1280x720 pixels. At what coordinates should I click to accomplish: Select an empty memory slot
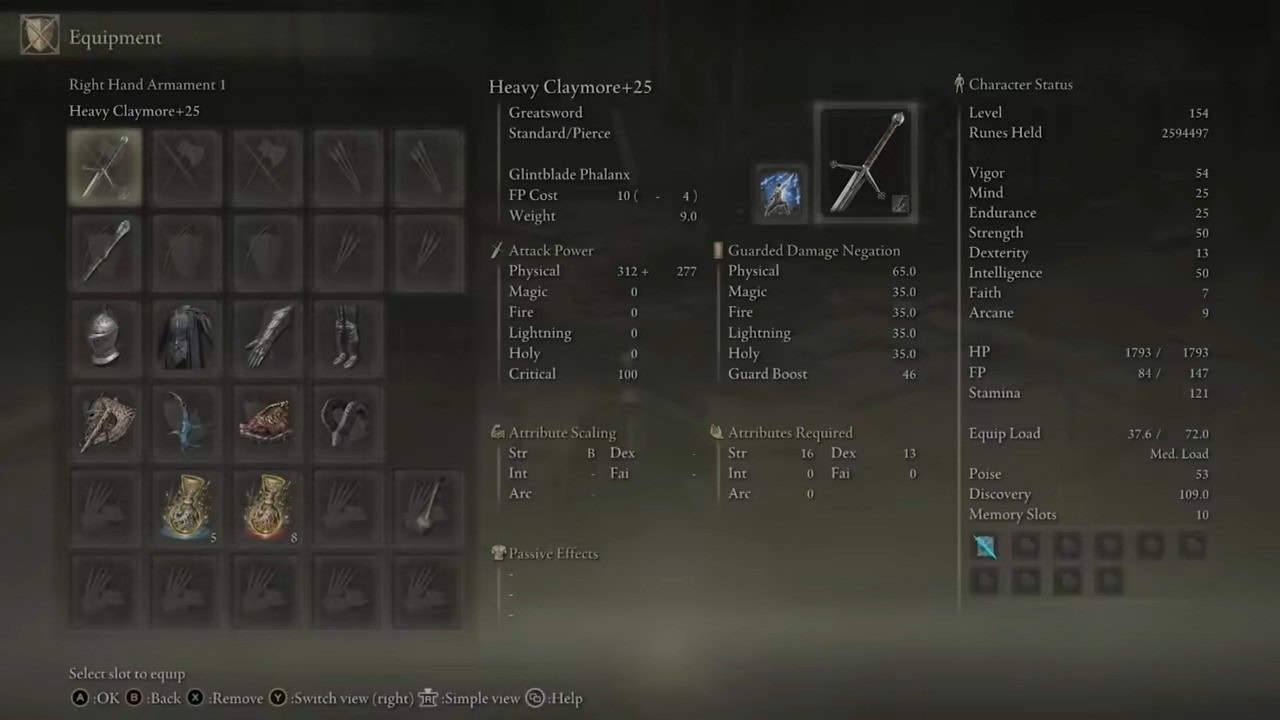click(x=1026, y=546)
